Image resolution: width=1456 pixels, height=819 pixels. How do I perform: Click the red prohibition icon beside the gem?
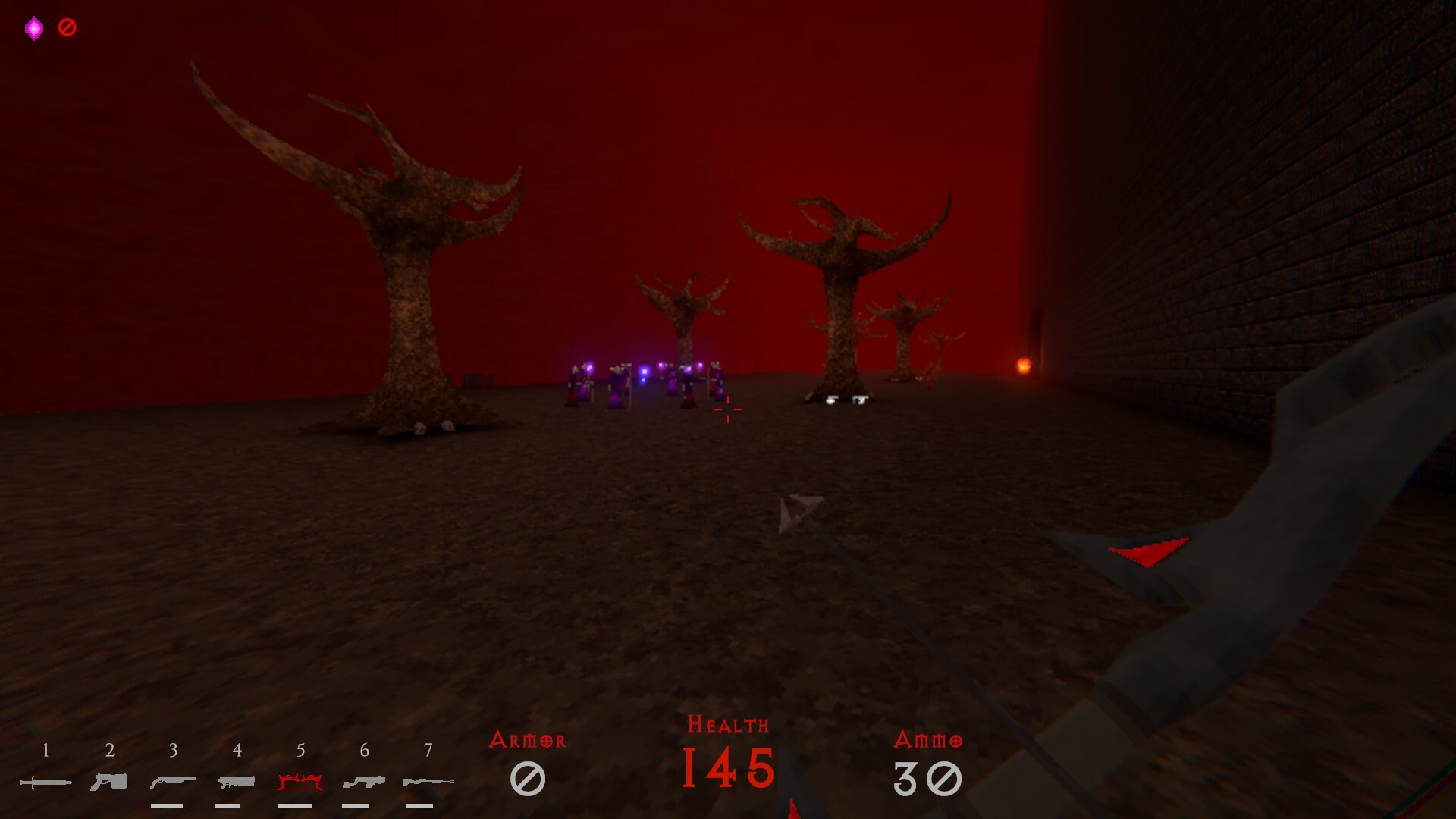point(67,28)
